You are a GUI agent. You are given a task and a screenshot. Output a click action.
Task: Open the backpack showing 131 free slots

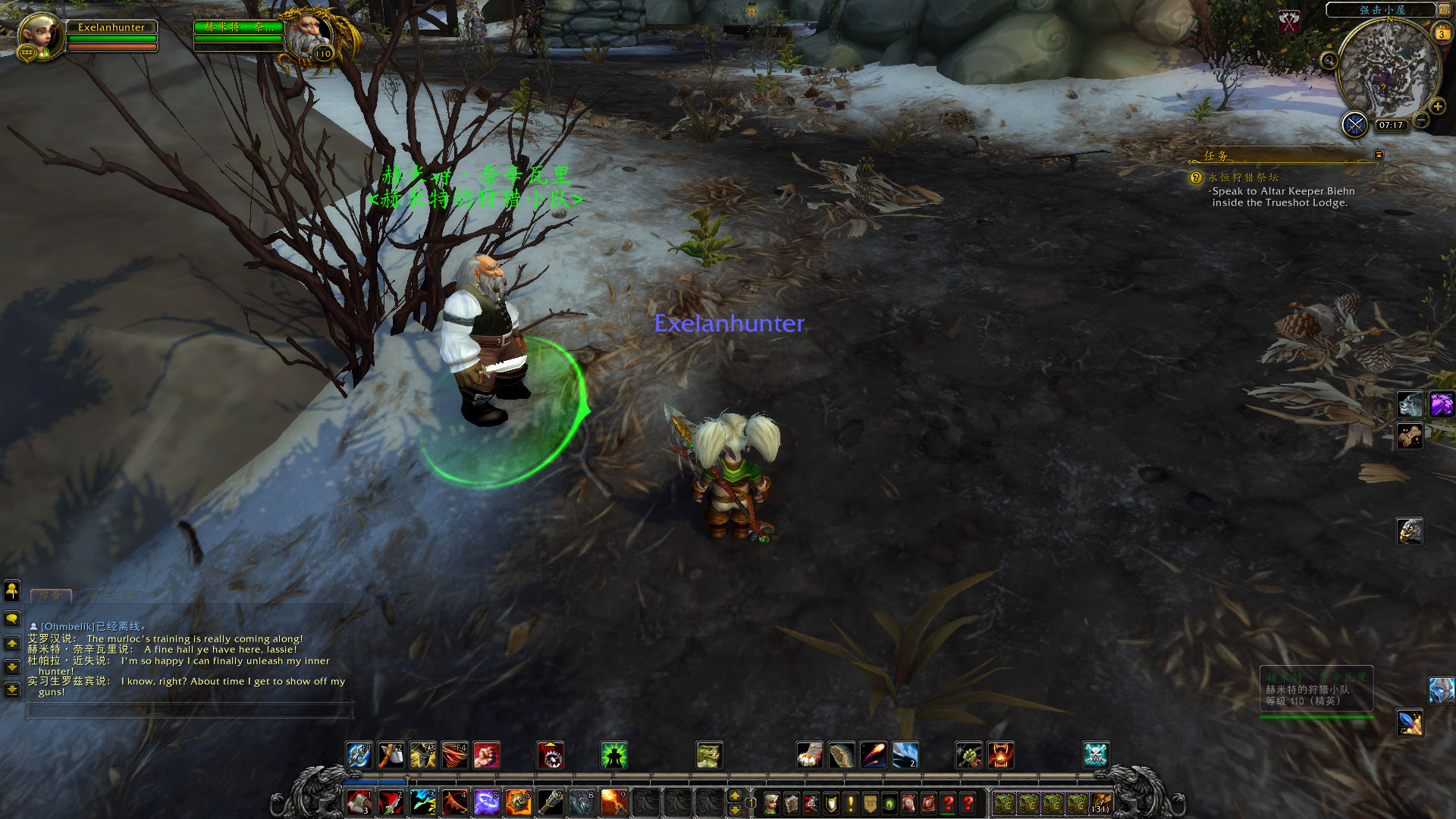click(x=1100, y=803)
